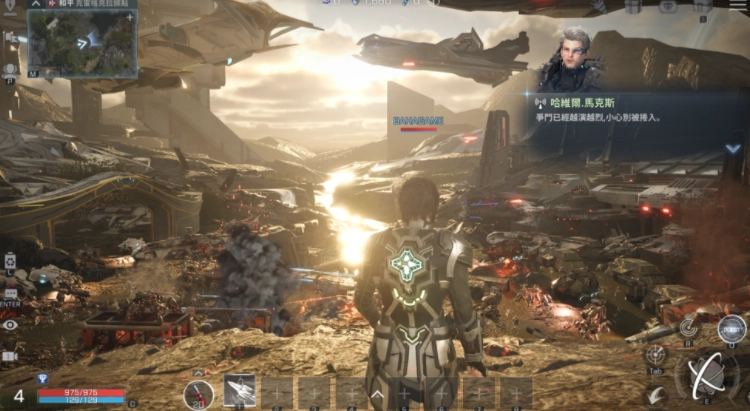Trigger the radar scan ability
This screenshot has width=750, height=411.
pos(688,325)
